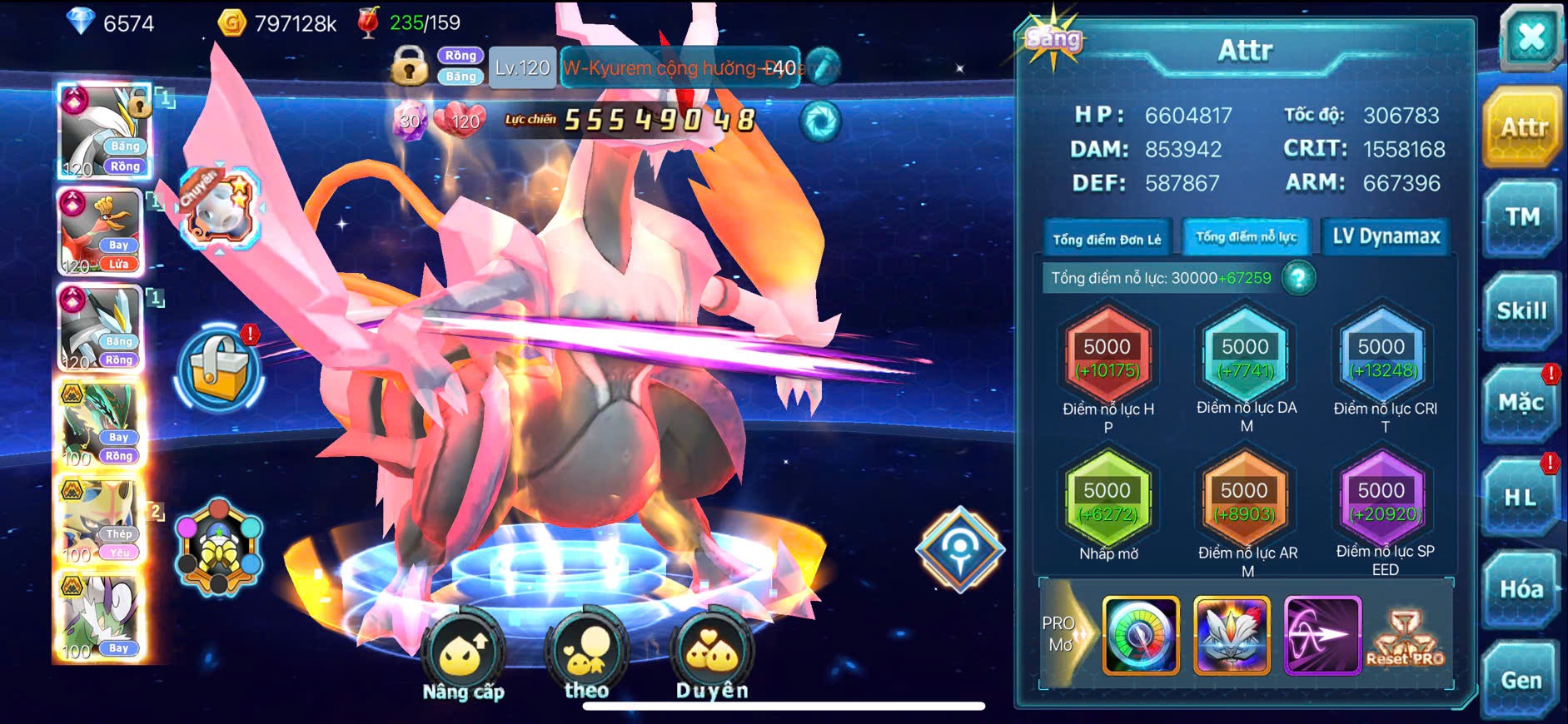Open the HL tab
This screenshot has width=1568, height=724.
pos(1520,498)
